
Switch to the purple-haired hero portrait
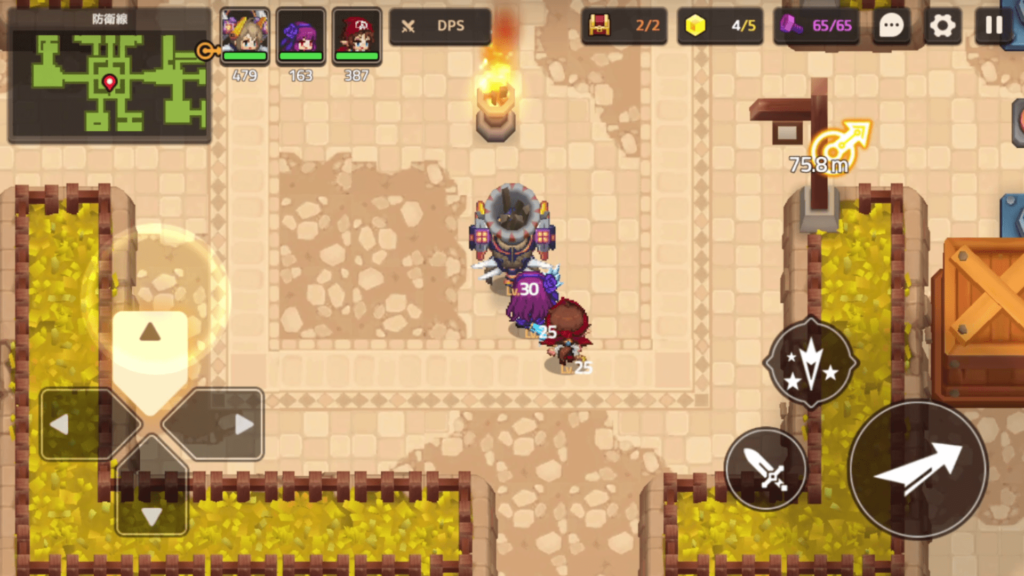[301, 33]
